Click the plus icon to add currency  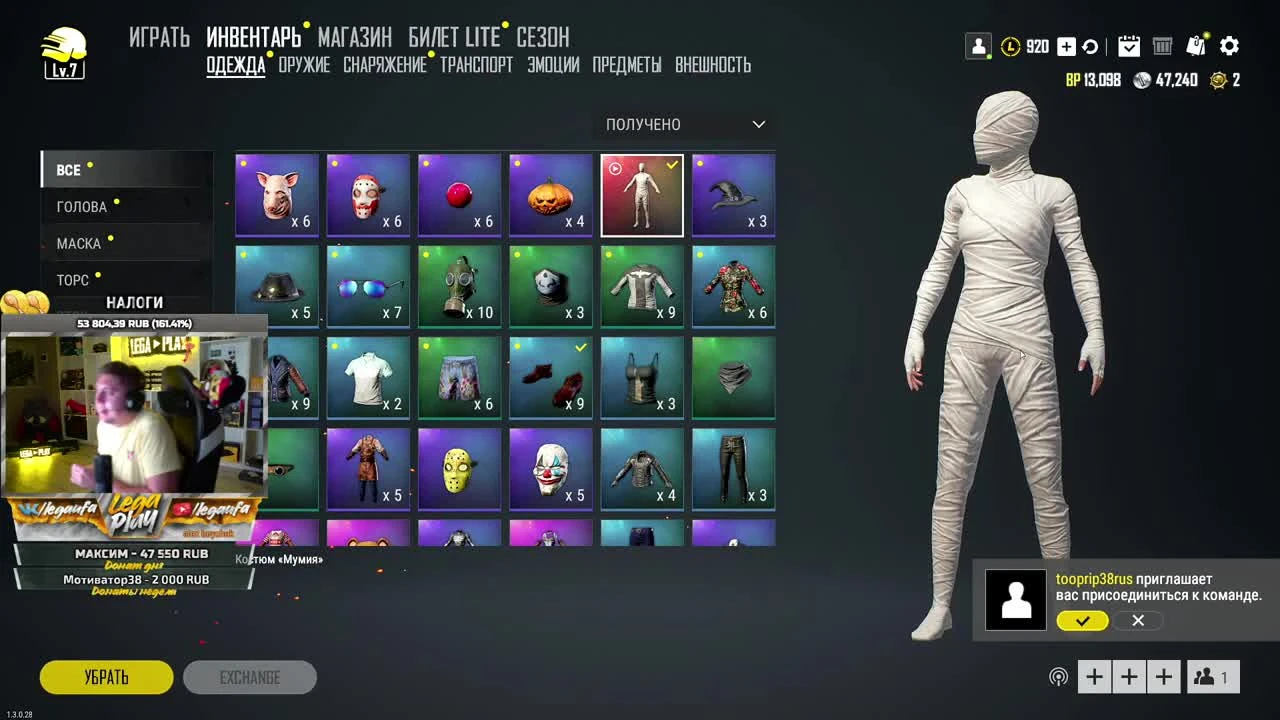pos(1065,45)
